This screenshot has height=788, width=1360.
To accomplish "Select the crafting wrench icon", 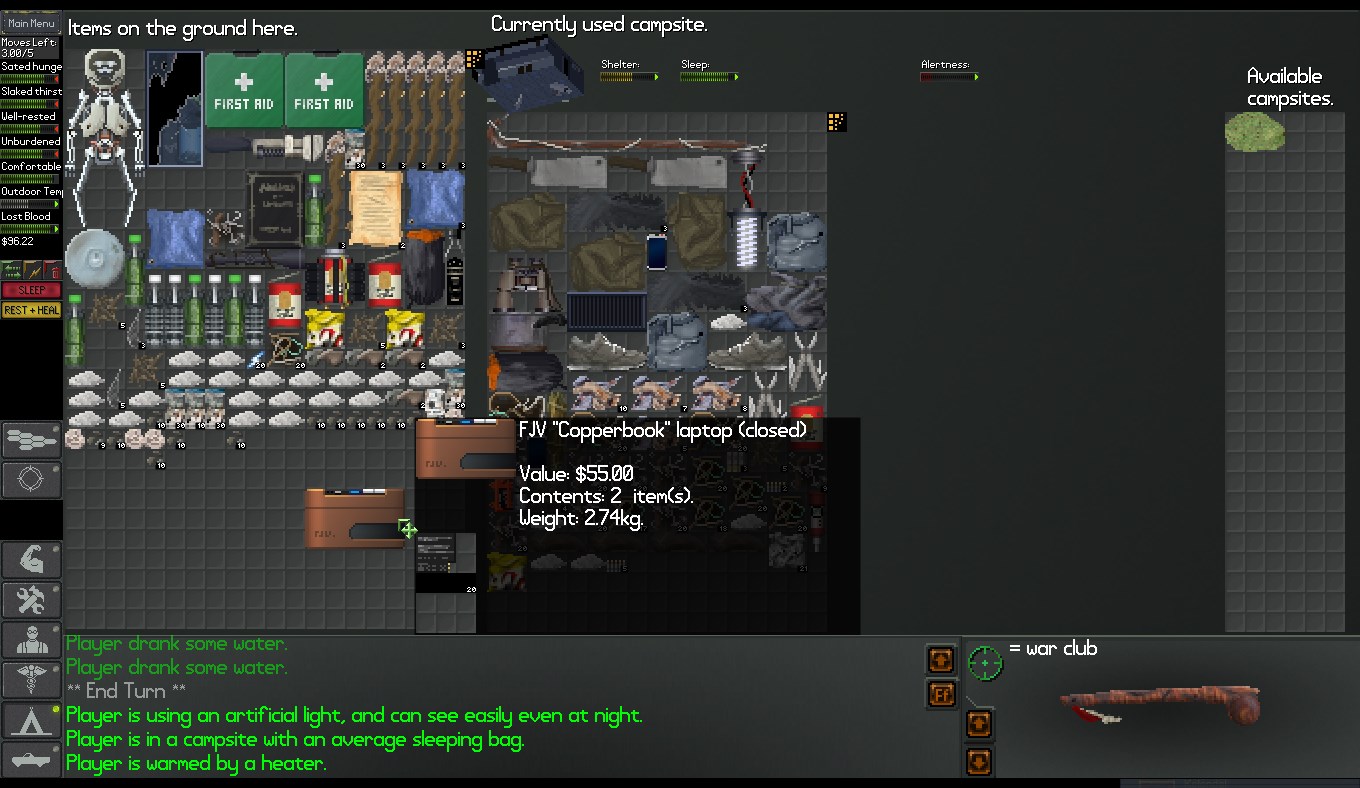I will pos(31,600).
